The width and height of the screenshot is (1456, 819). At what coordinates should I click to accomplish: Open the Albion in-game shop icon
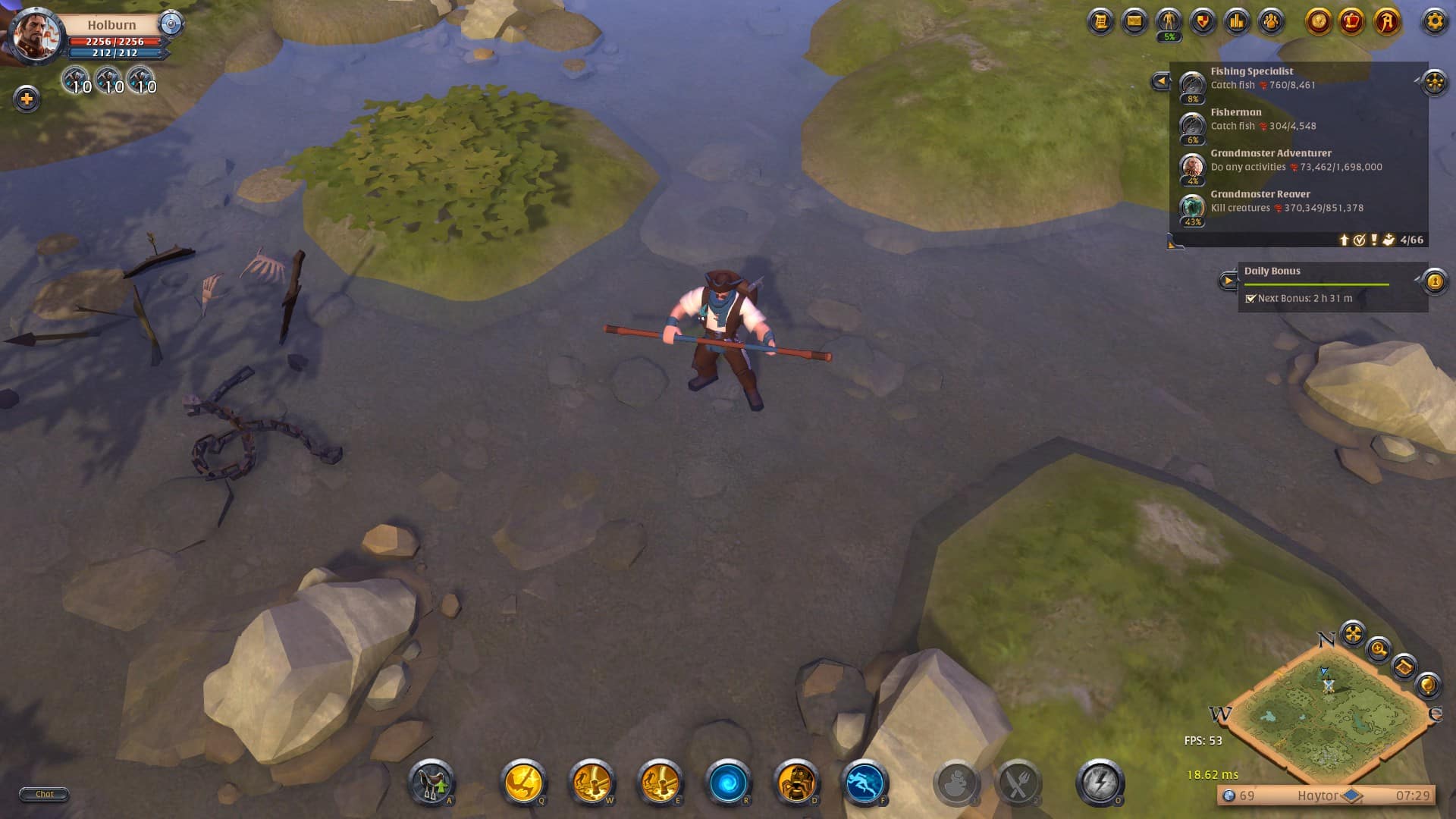click(x=1384, y=20)
